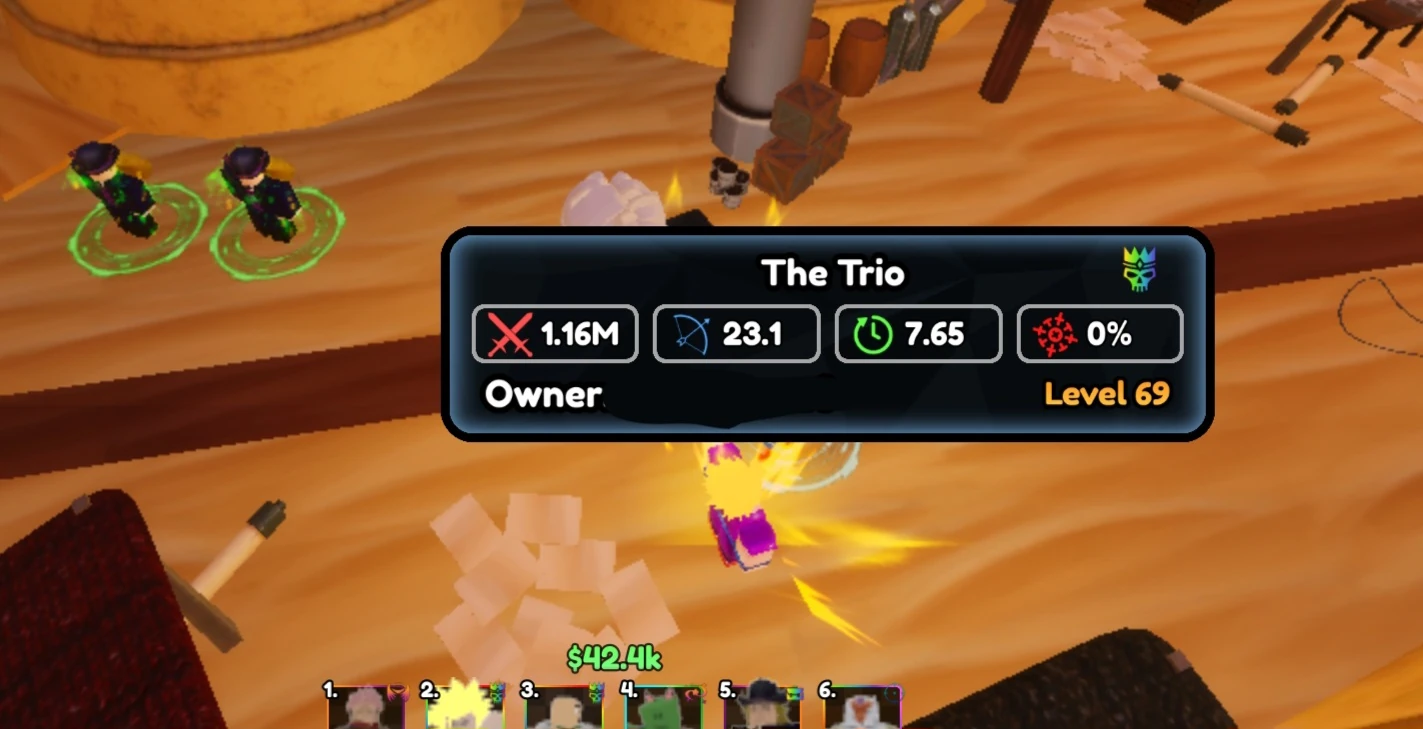Viewport: 1423px width, 729px height.
Task: Click the trait badge above unit slot 2
Action: pos(497,692)
